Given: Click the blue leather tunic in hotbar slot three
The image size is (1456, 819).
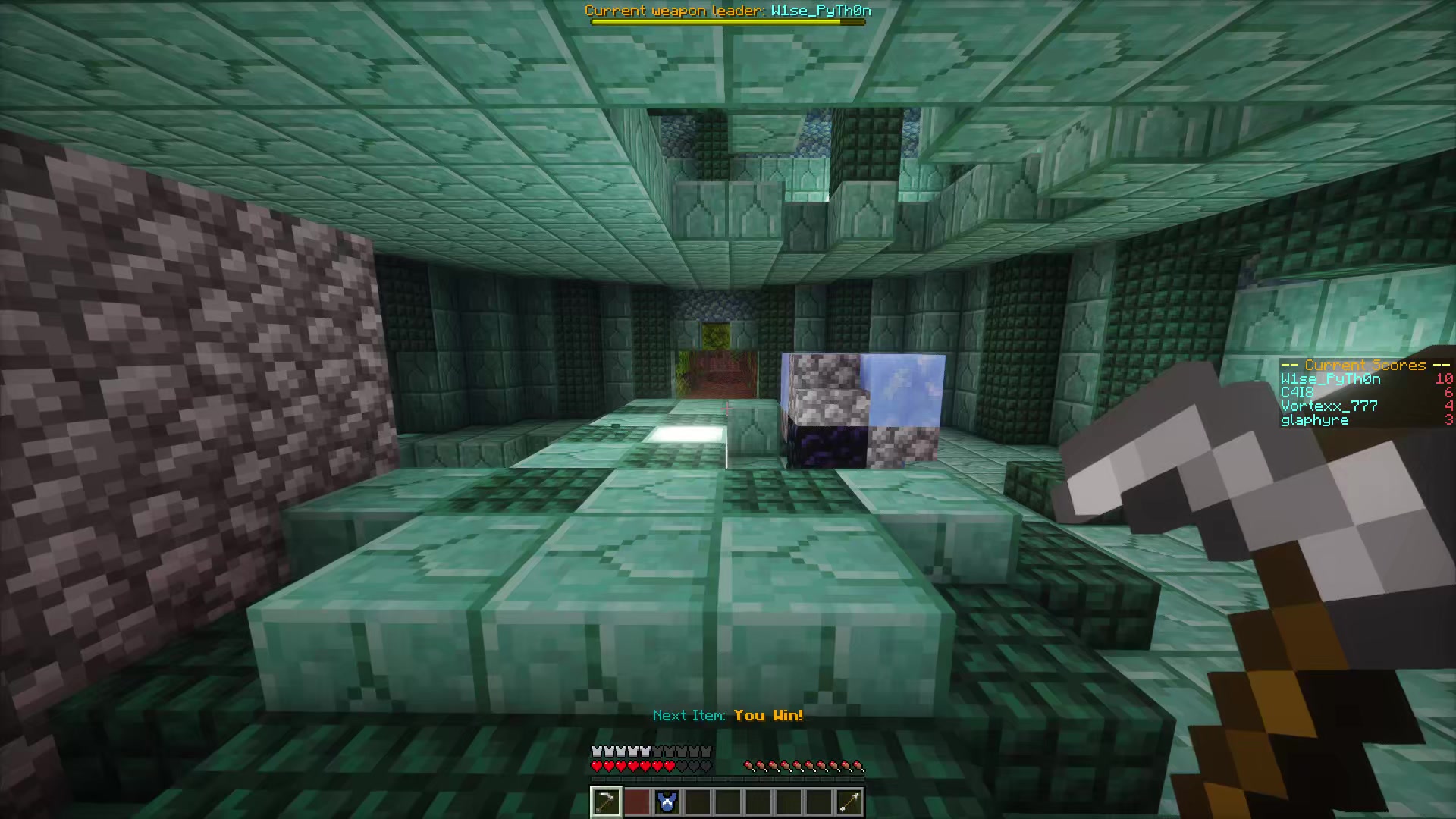Looking at the screenshot, I should click(x=667, y=802).
